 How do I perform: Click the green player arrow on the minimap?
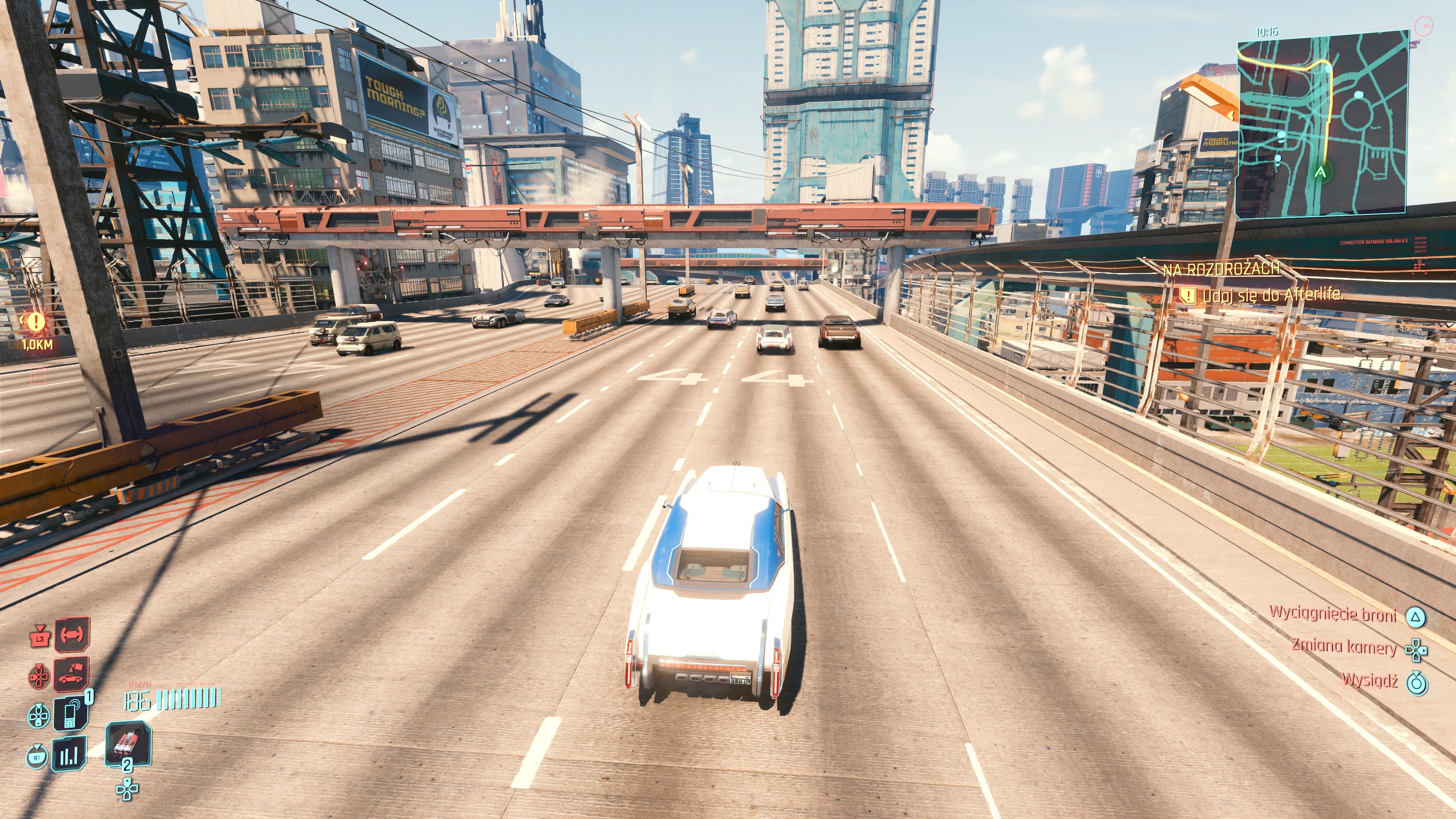1320,172
